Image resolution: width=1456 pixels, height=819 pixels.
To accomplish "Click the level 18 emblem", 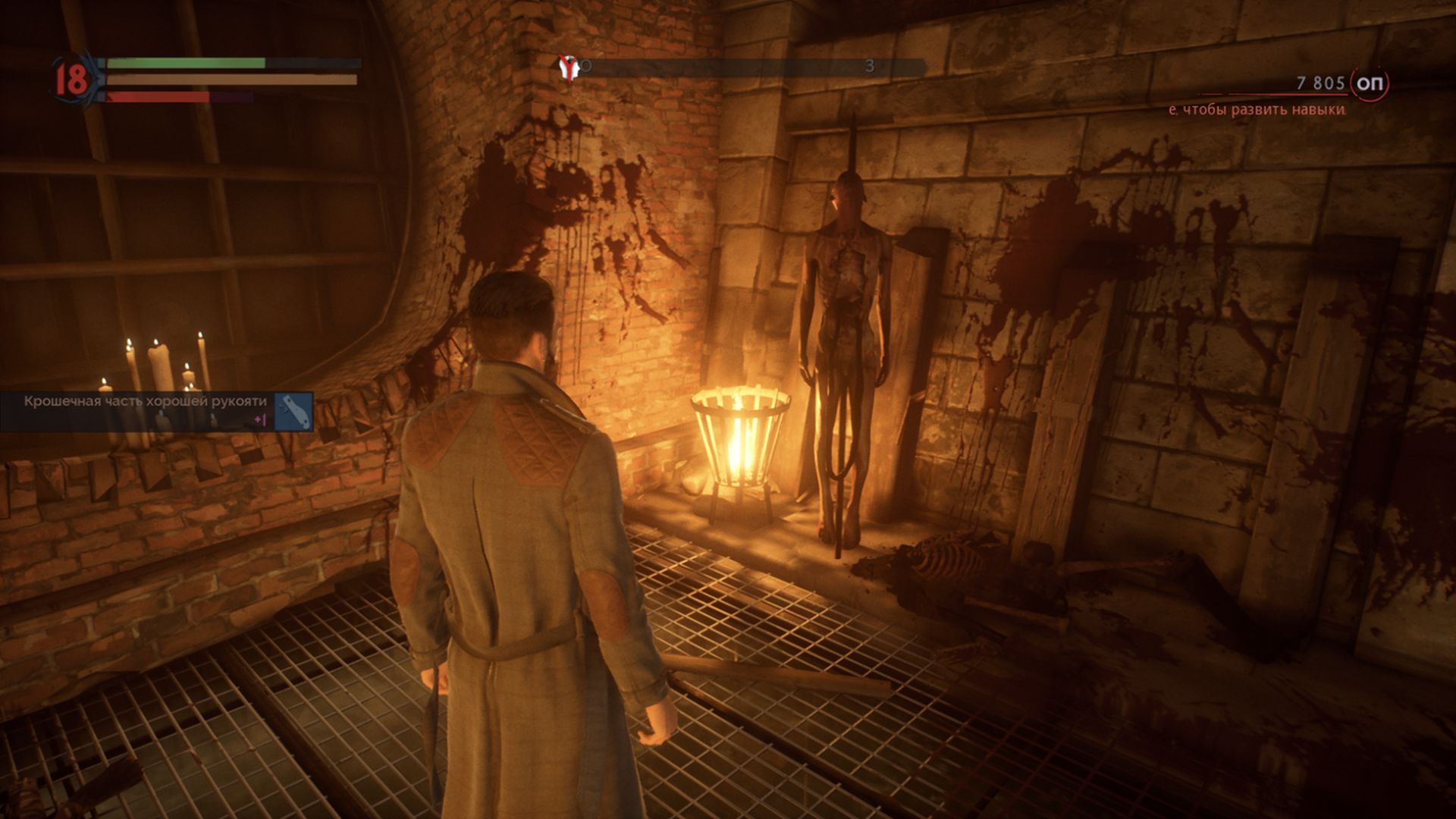I will click(72, 80).
